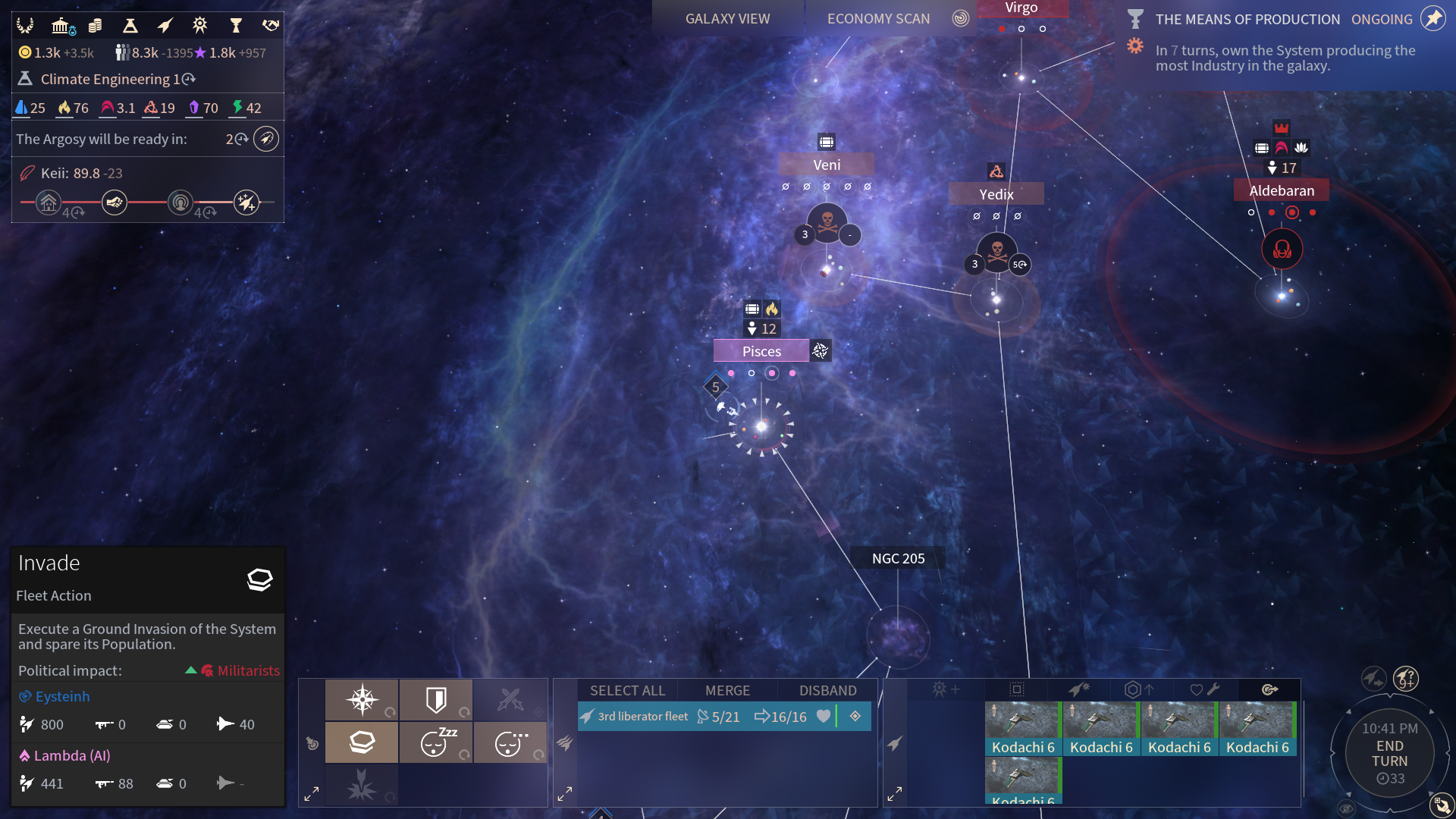Activate the shield-shaped Guard fleet action

tap(436, 699)
